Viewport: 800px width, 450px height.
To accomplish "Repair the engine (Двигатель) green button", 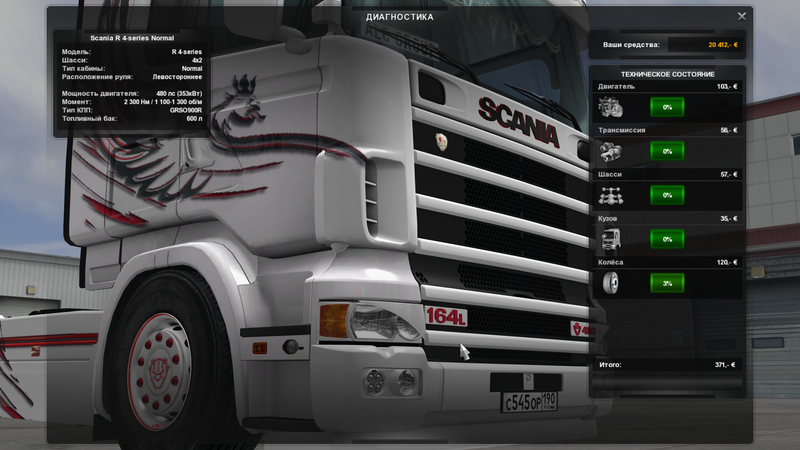I will click(667, 107).
